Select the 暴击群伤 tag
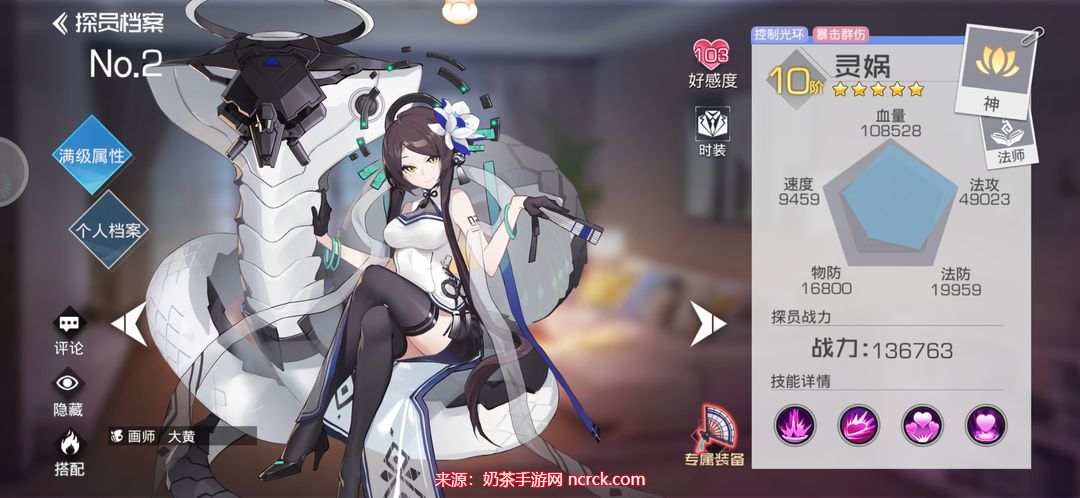The width and height of the screenshot is (1080, 498). [841, 33]
